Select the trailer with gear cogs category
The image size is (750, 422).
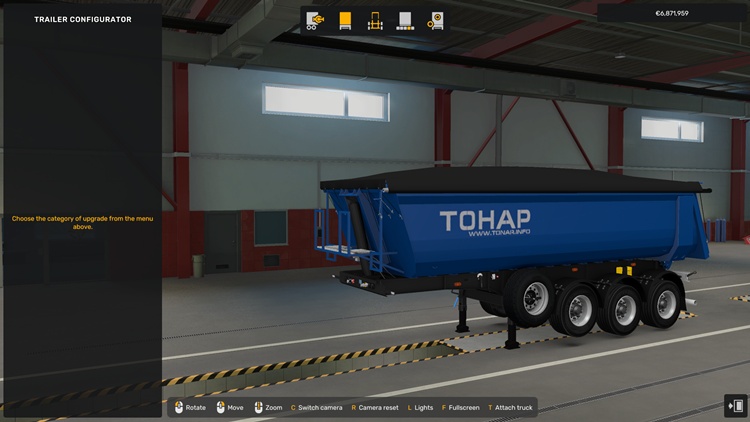[435, 20]
